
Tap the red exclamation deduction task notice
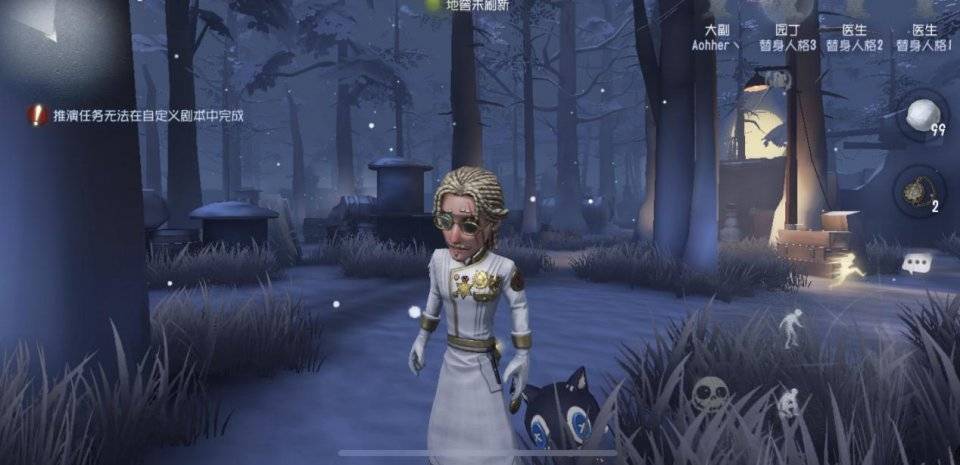pos(38,115)
